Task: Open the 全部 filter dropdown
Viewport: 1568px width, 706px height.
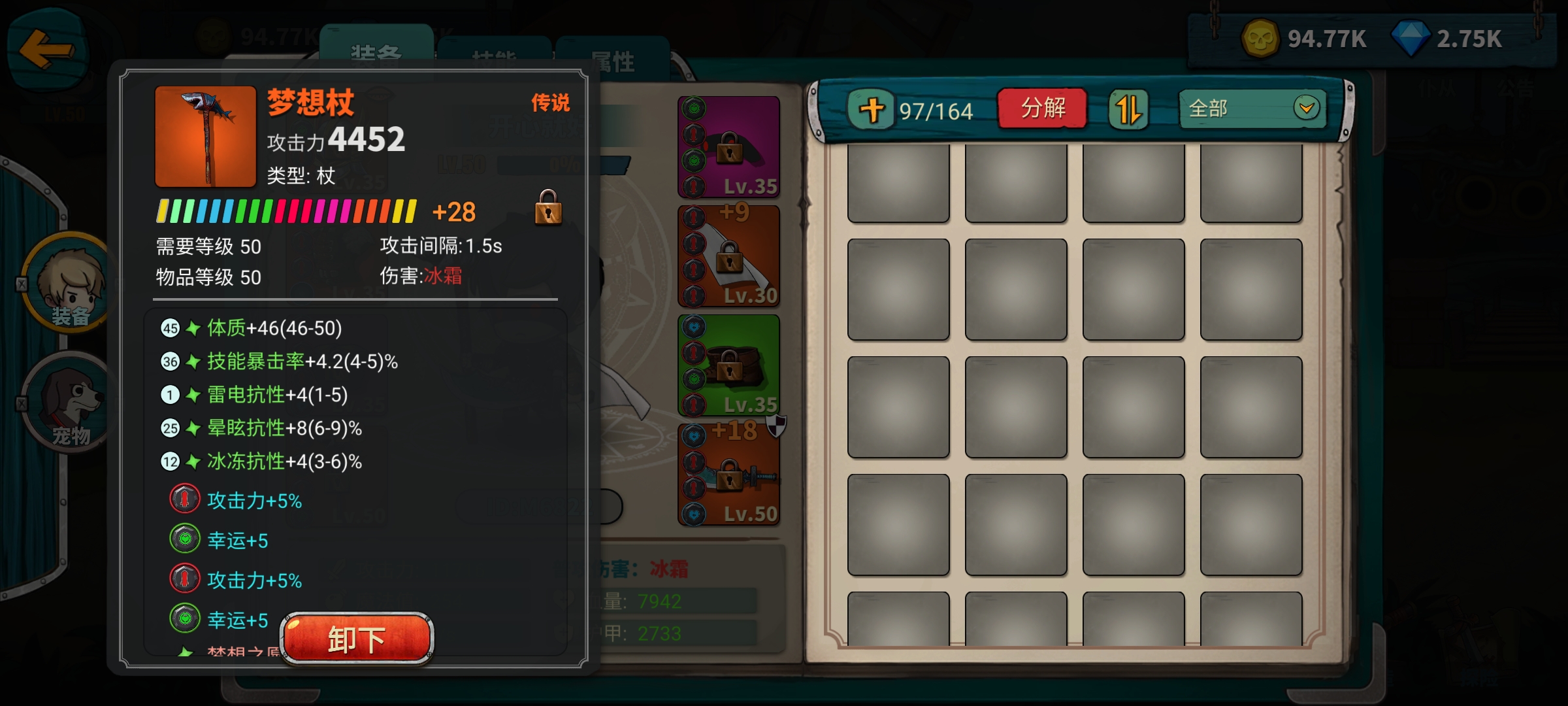Action: pyautogui.click(x=1252, y=109)
